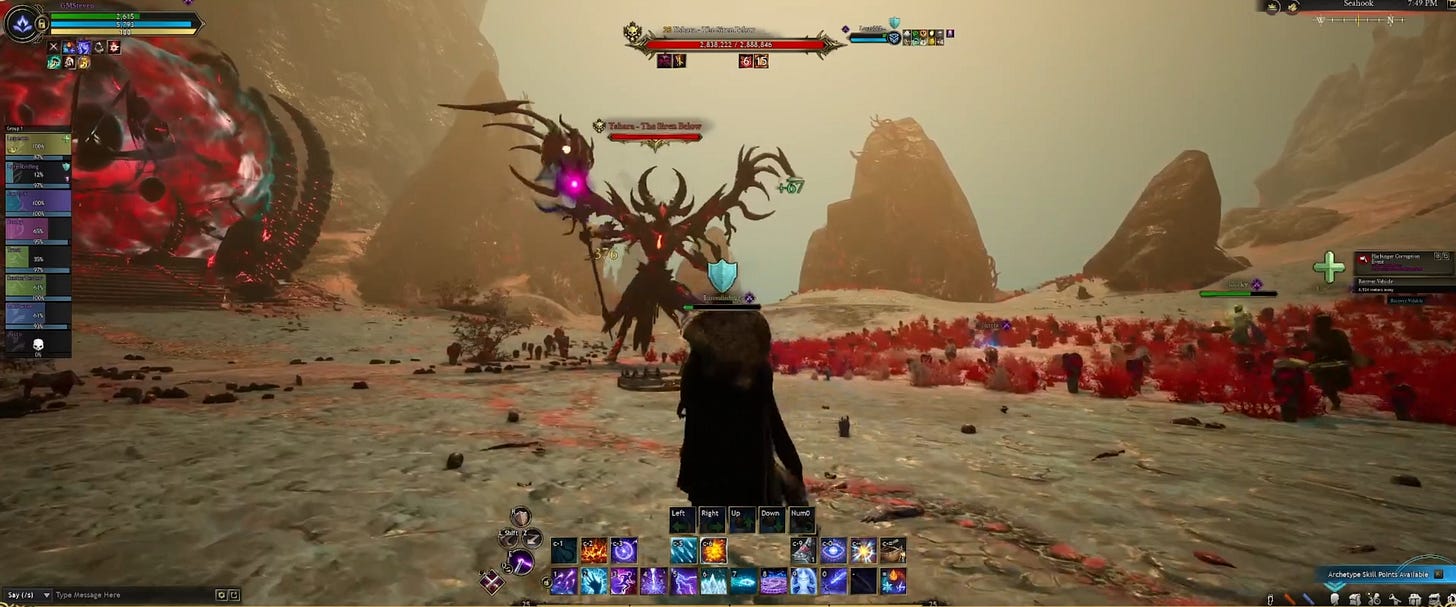This screenshot has width=1456, height=607.
Task: Cast the chain lightning ability in slot 5
Action: [684, 581]
